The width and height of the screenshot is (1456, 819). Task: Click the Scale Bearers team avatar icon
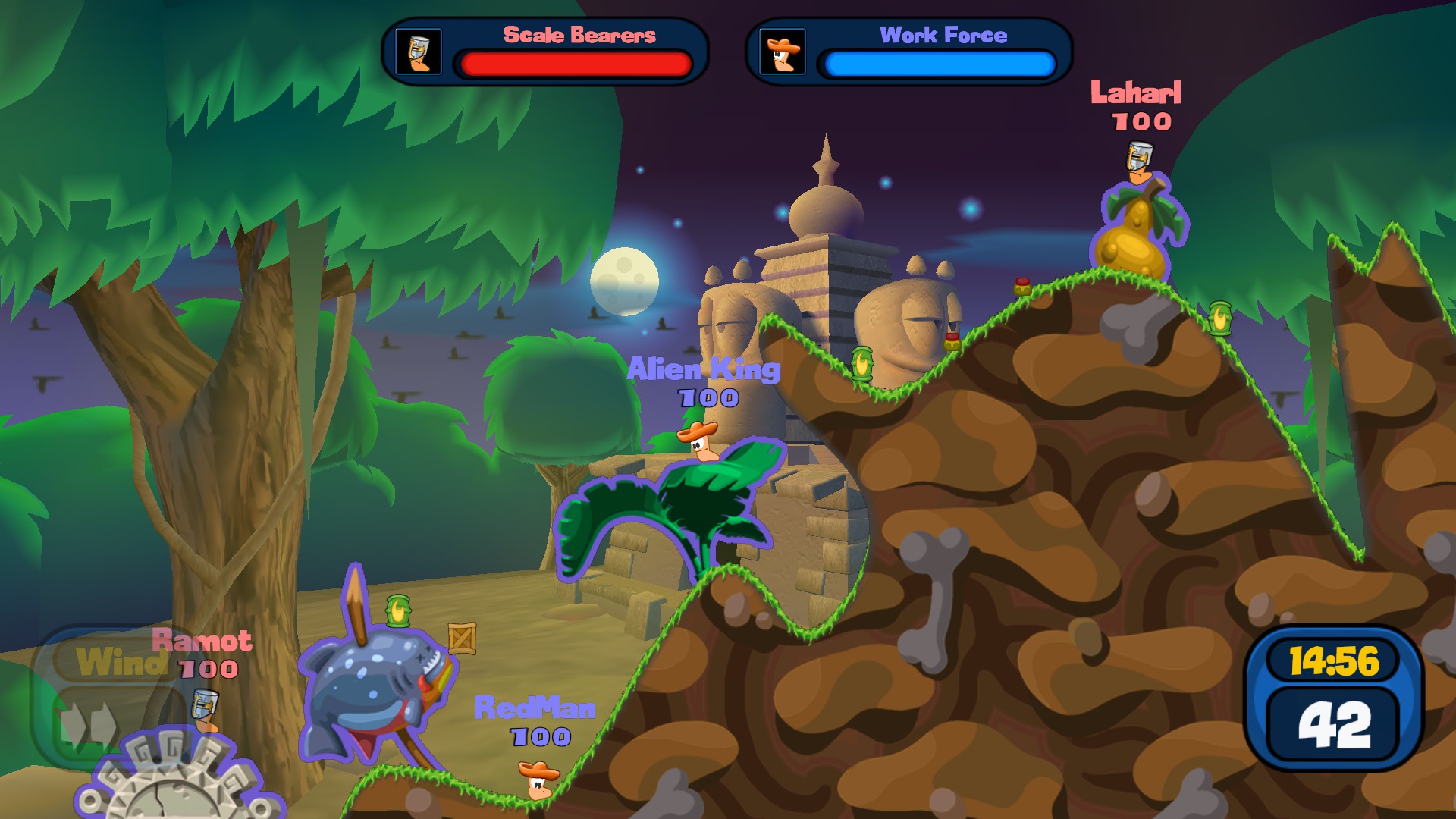click(x=419, y=52)
